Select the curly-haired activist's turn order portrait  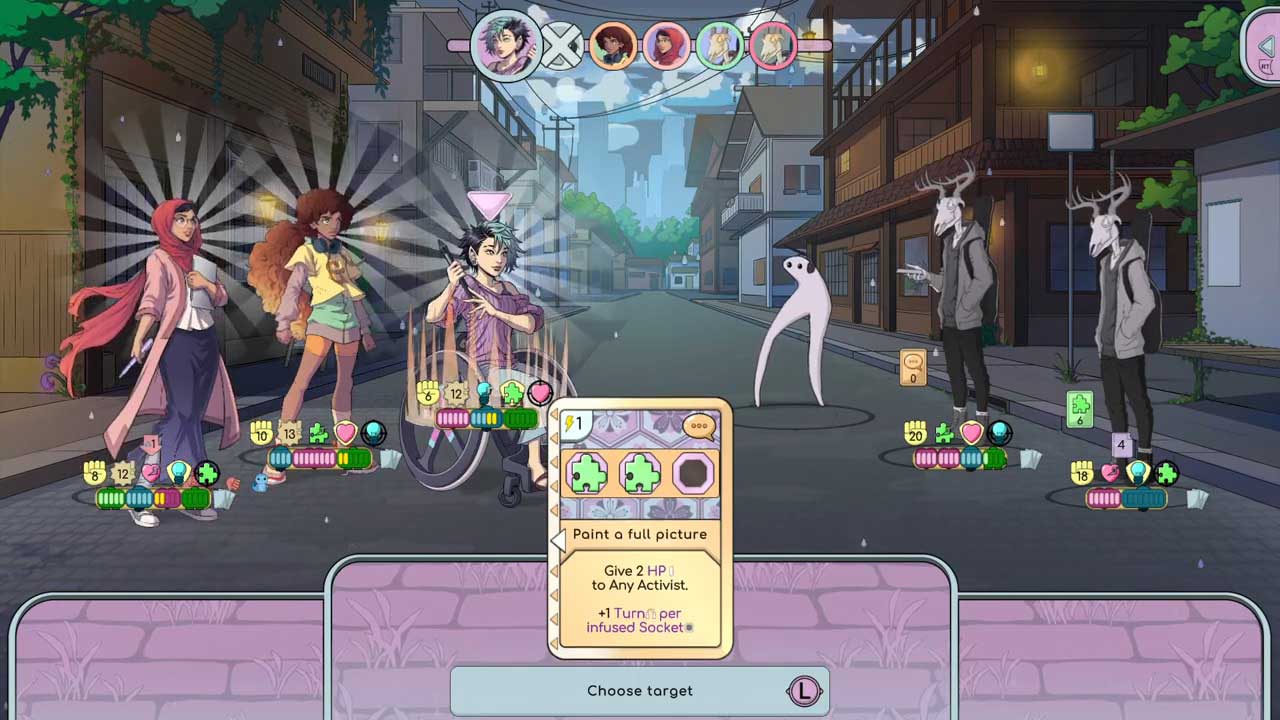(x=612, y=46)
